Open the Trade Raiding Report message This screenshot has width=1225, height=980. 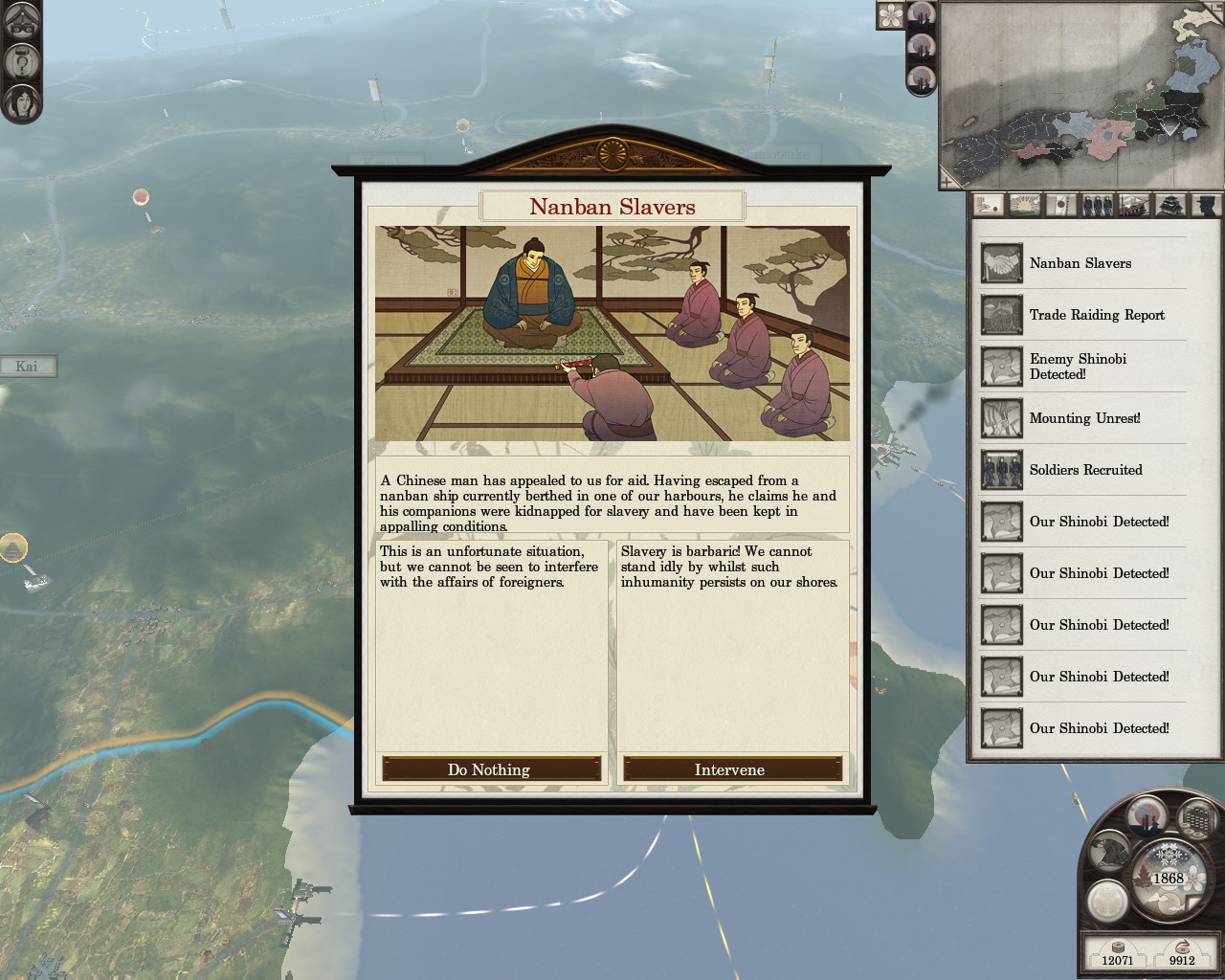pyautogui.click(x=1097, y=315)
